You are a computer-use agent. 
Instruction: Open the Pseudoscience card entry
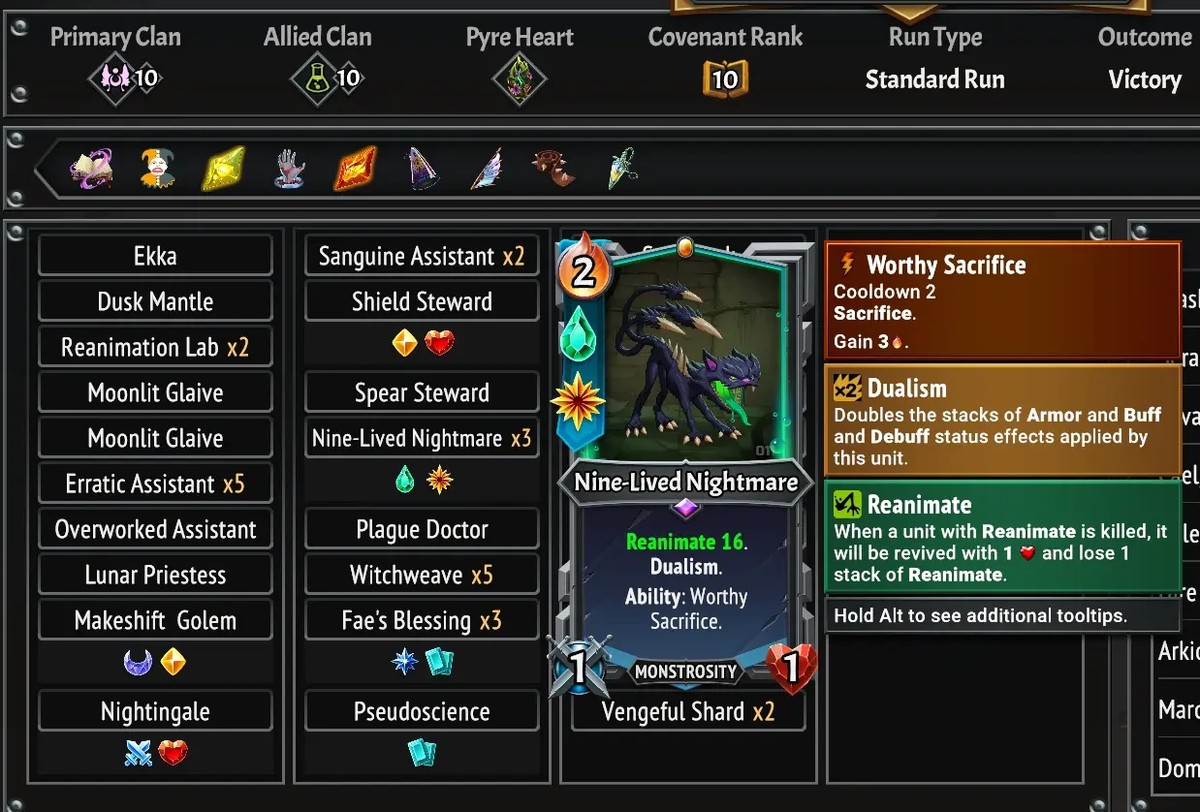point(421,712)
